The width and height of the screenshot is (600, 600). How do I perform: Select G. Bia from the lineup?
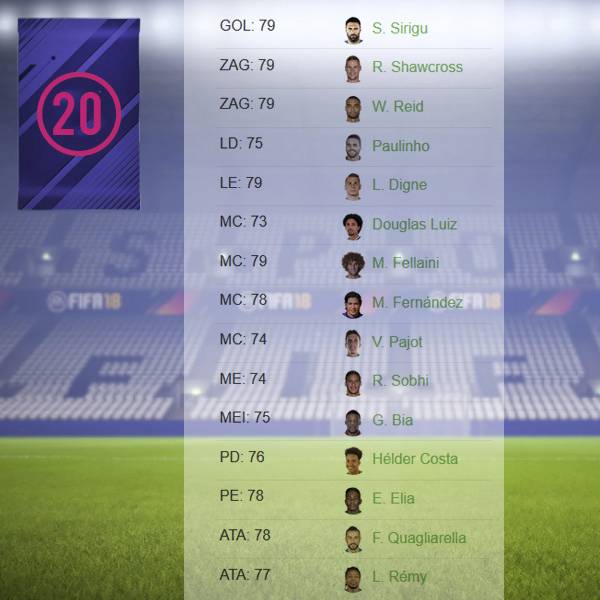tap(393, 420)
